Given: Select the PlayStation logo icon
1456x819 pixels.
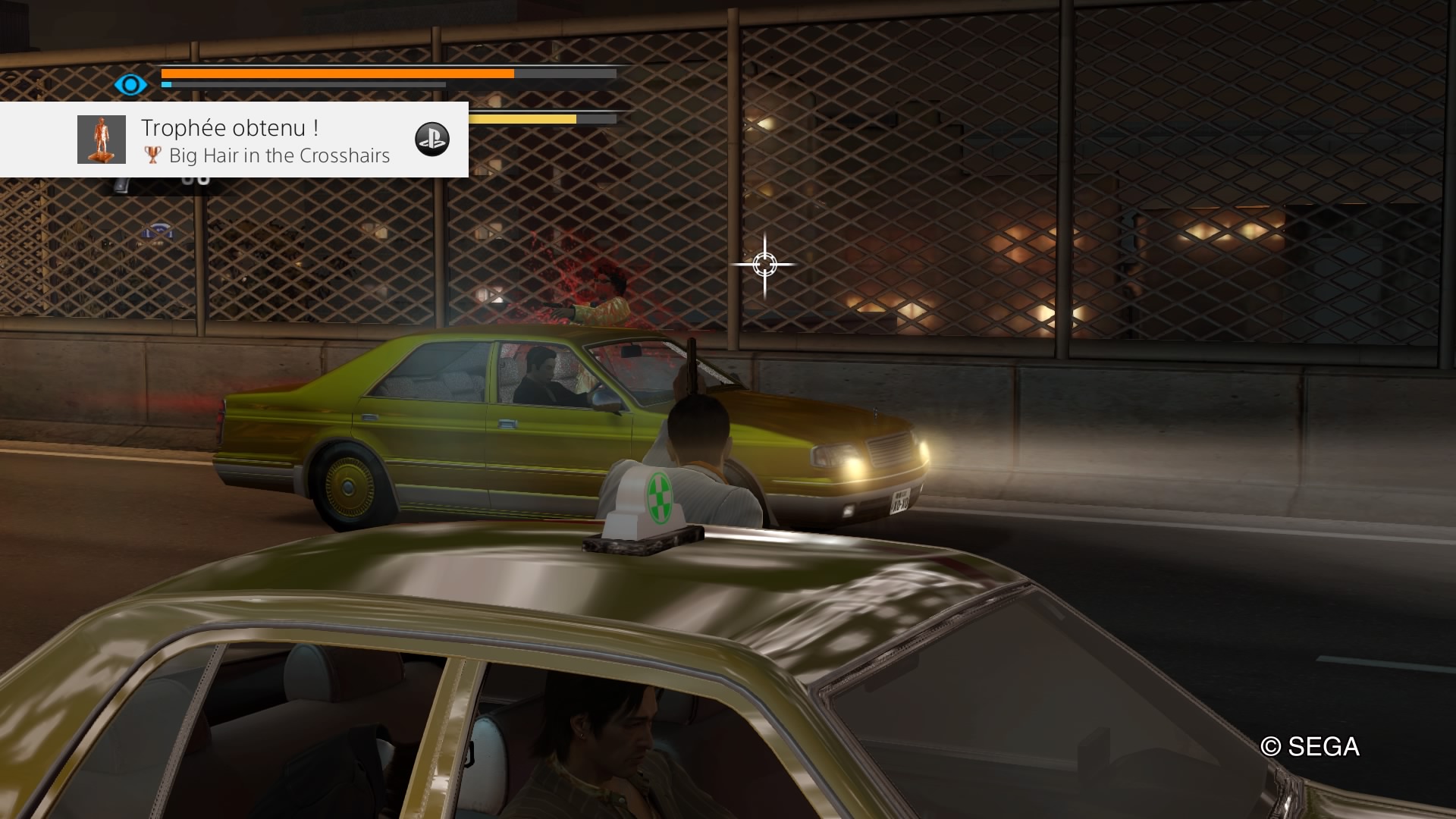Looking at the screenshot, I should (432, 140).
